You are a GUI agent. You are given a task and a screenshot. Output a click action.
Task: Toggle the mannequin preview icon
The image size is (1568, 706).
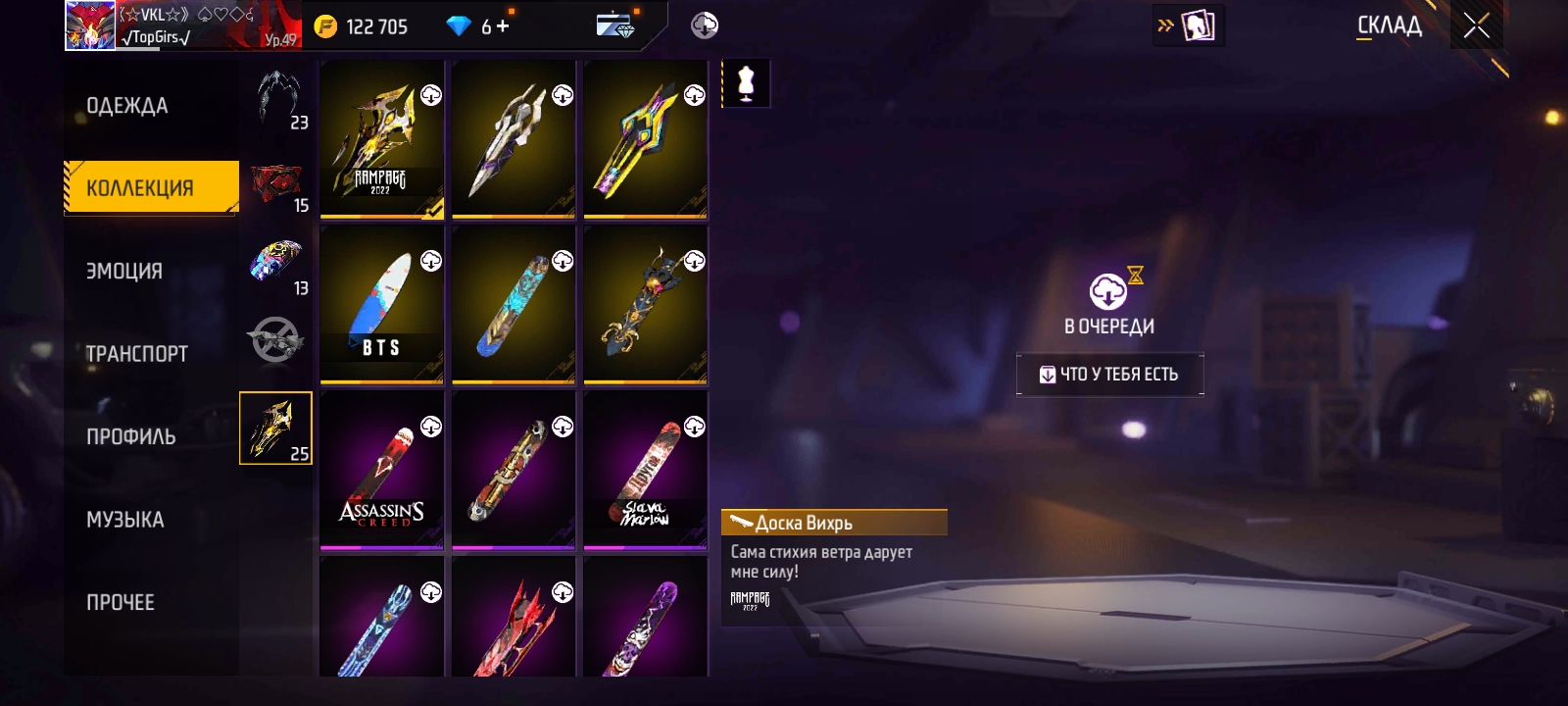click(x=746, y=84)
